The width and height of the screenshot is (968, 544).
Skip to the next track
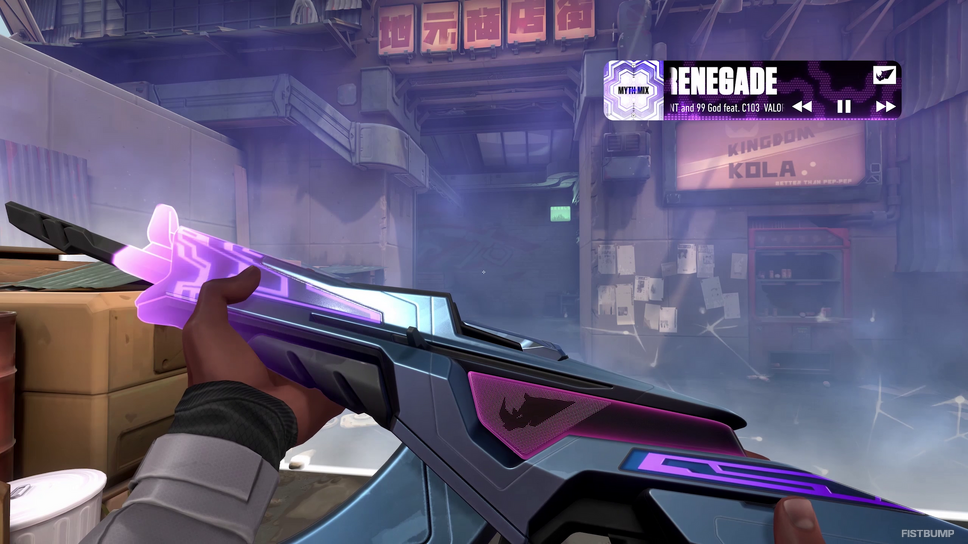click(x=885, y=106)
